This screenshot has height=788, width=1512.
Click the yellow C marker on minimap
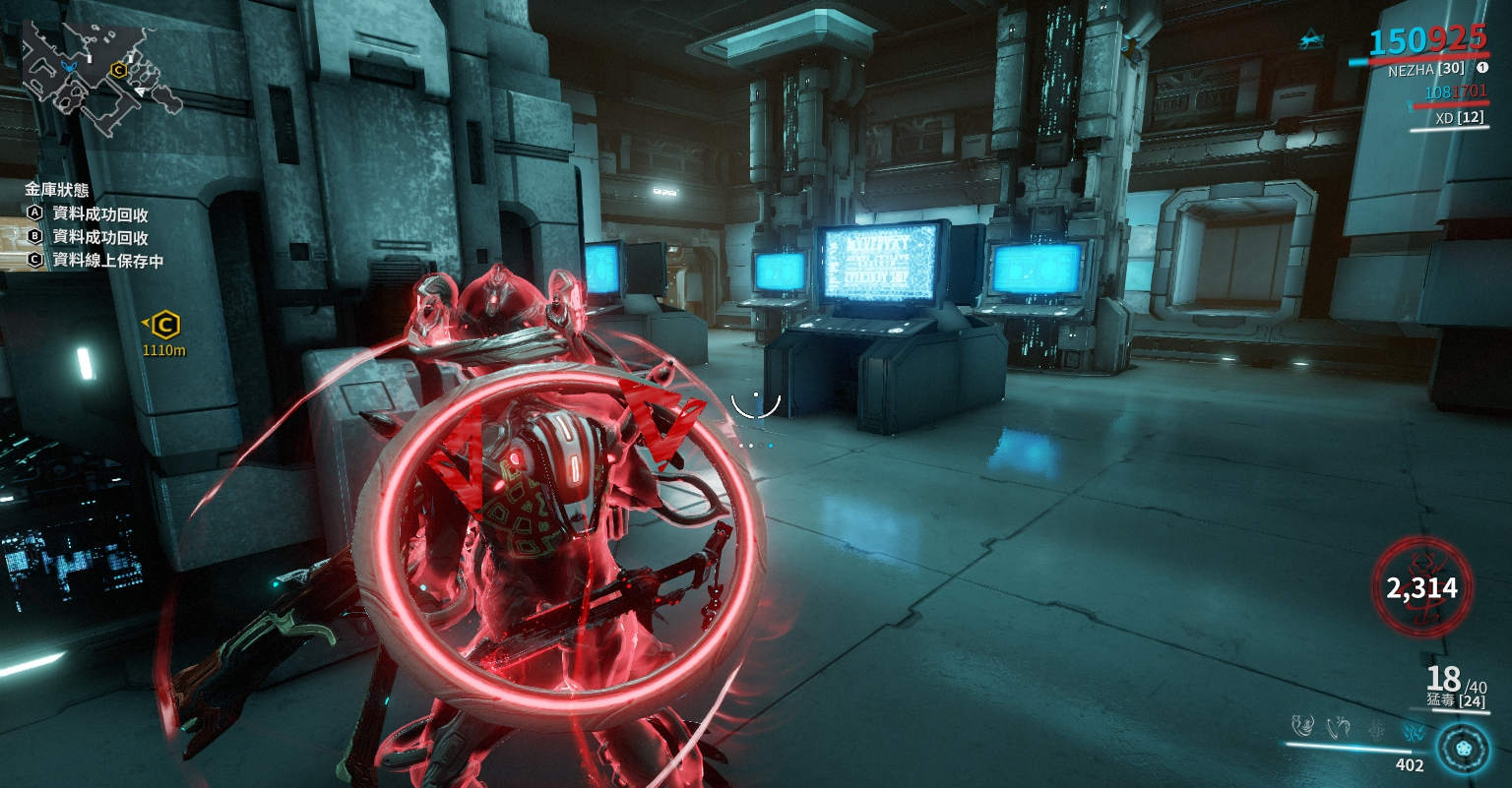(x=119, y=70)
